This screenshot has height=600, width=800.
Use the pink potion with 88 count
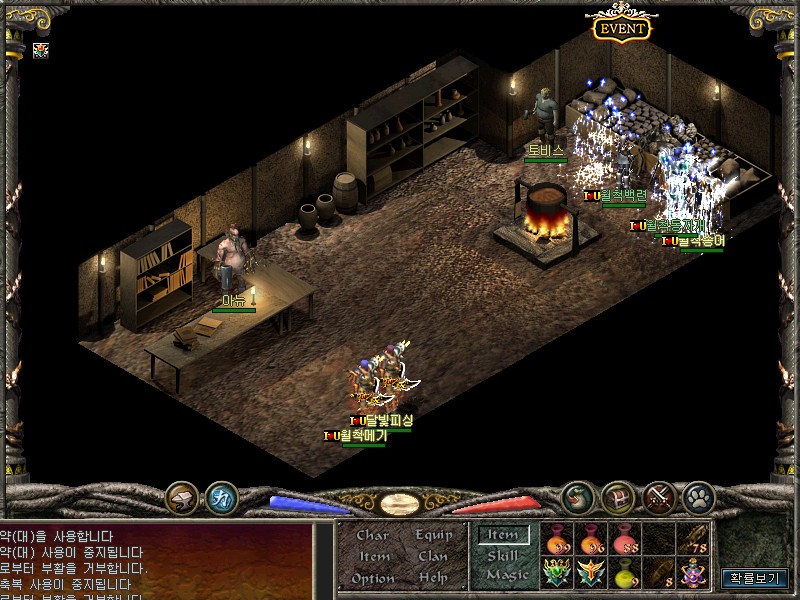point(625,539)
